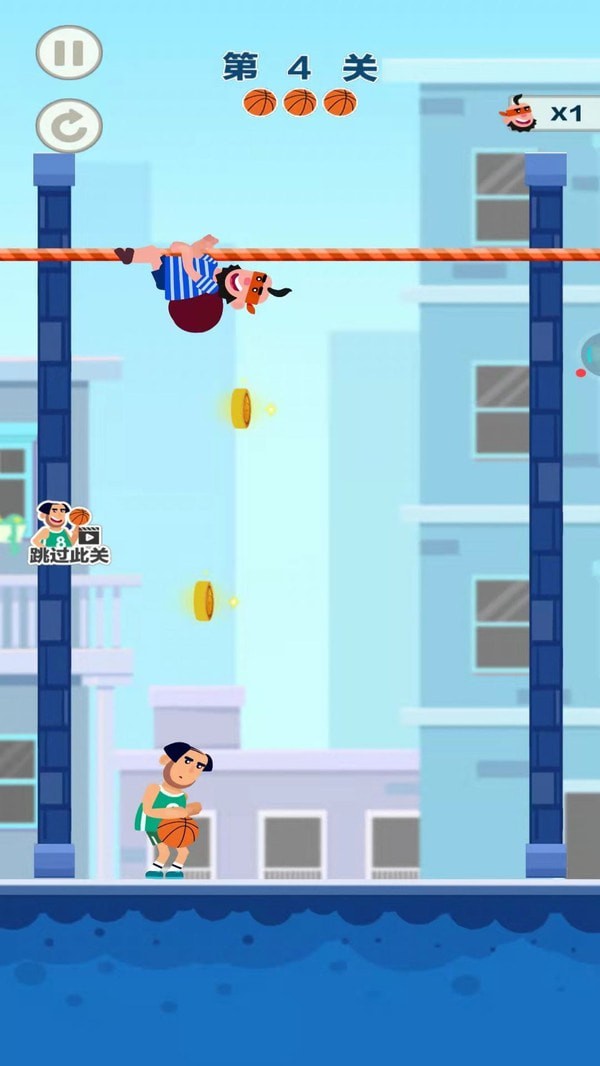This screenshot has height=1066, width=600.
Task: Pause the game
Action: tap(69, 53)
